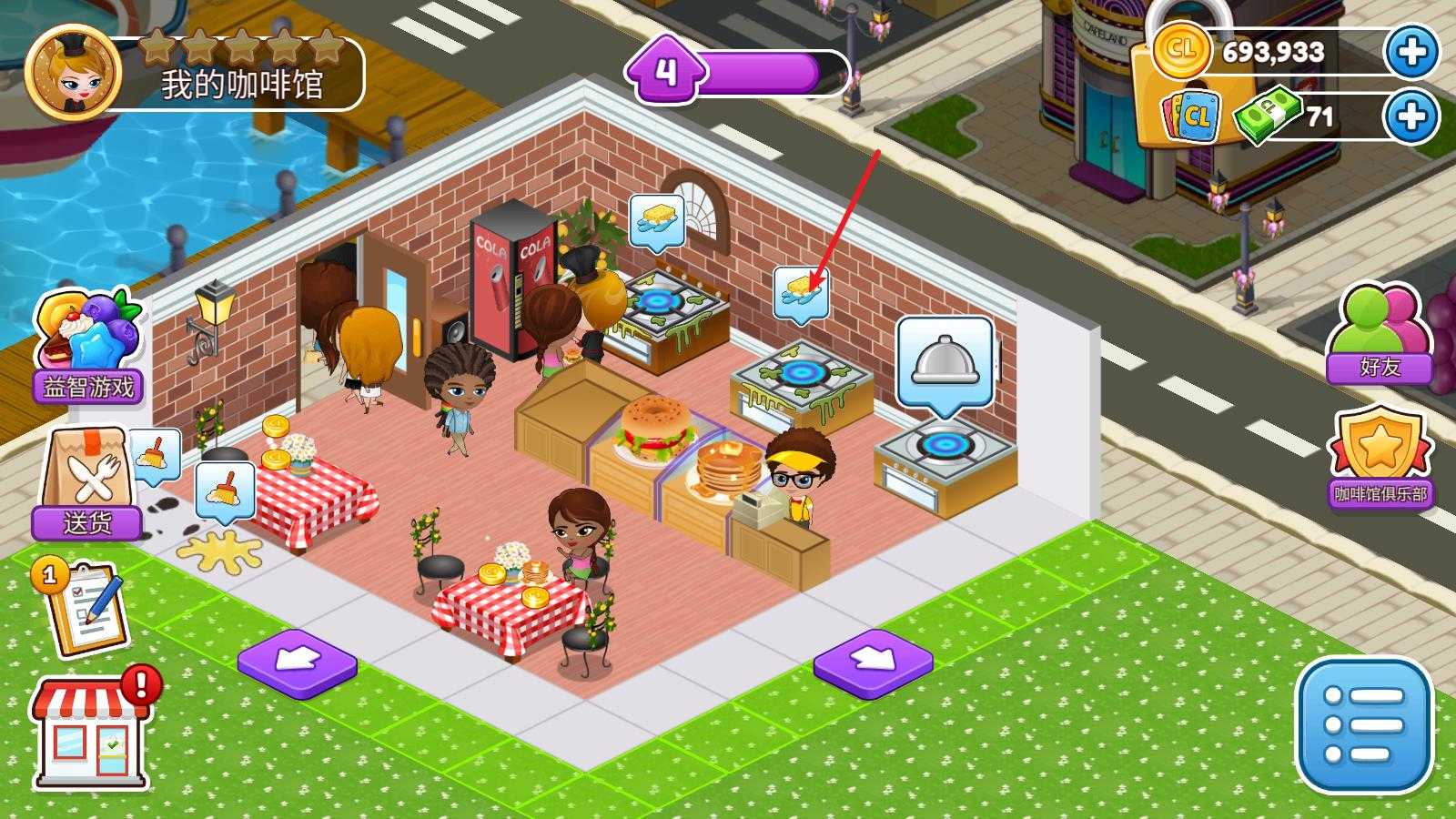Rotate view with the left purple arrow
The width and height of the screenshot is (1456, 819).
pyautogui.click(x=297, y=662)
